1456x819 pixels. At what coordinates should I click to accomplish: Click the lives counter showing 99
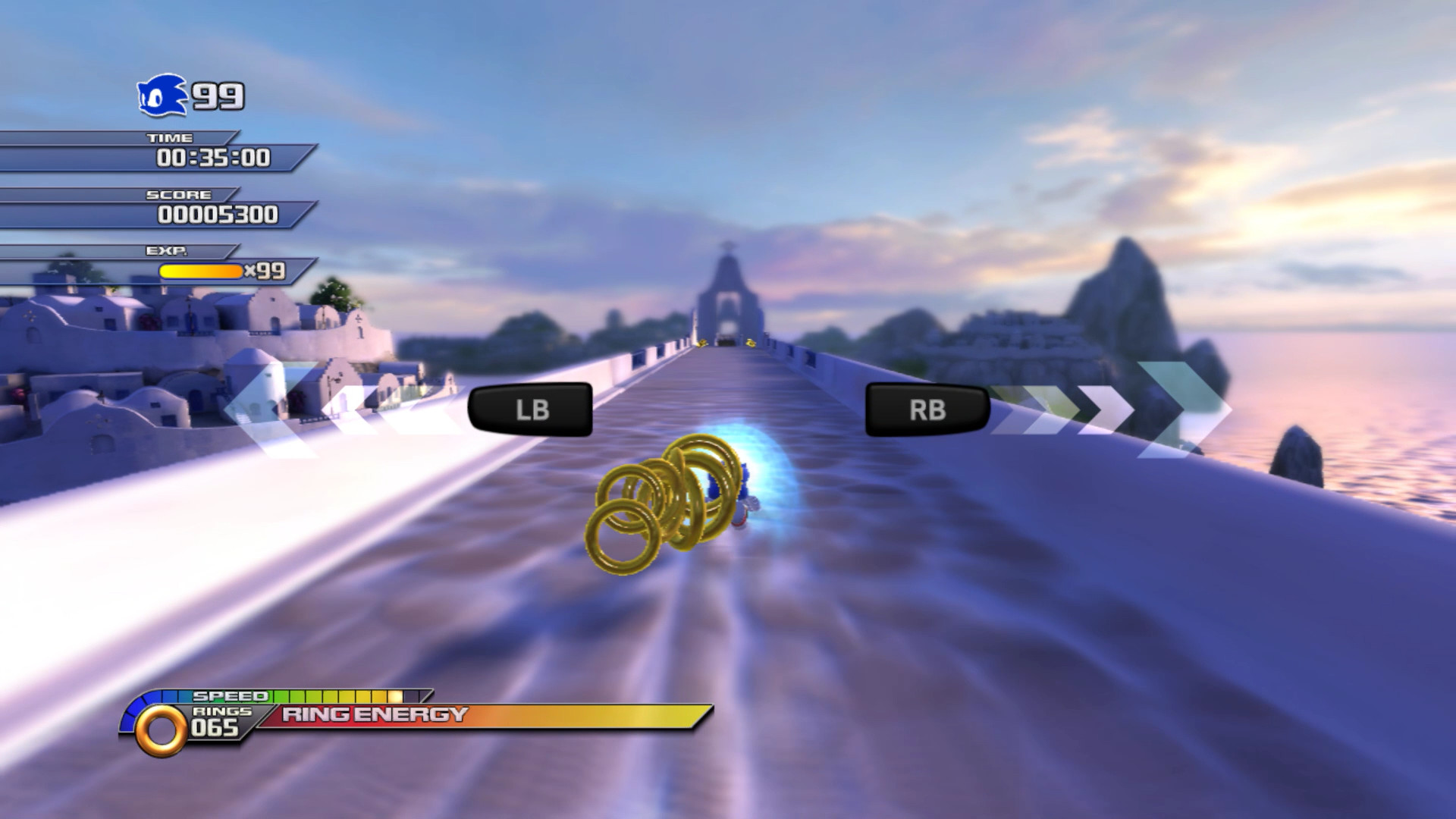(218, 95)
